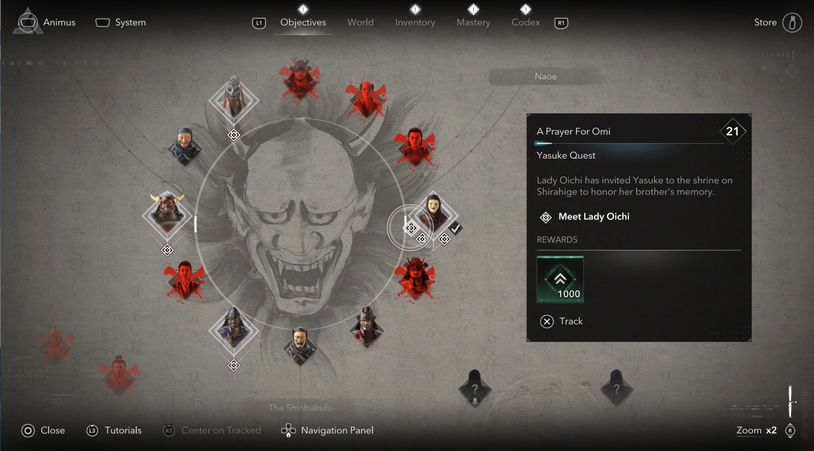Open the Navigation Panel
814x451 pixels.
[327, 430]
